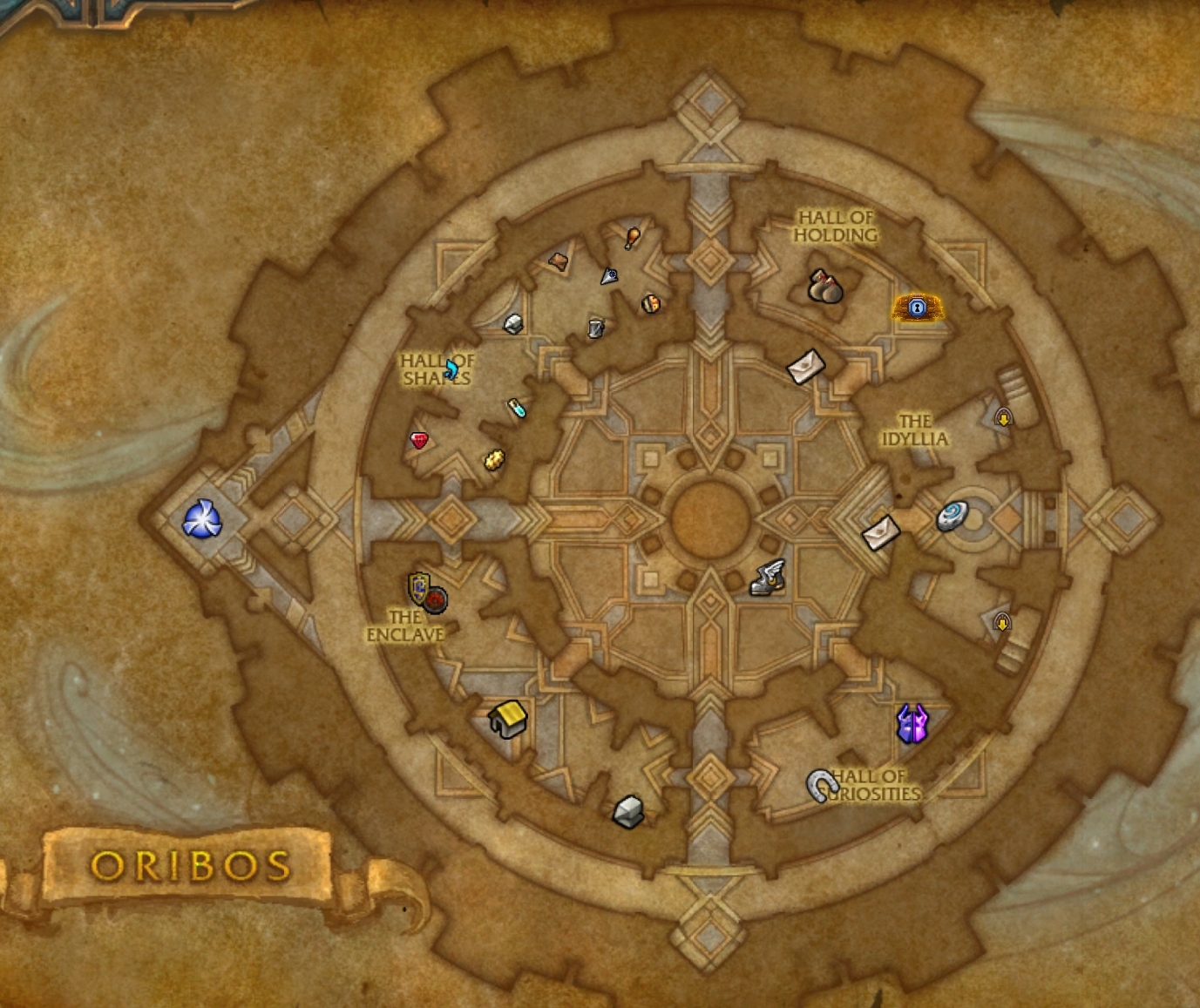Viewport: 1200px width, 1008px height.
Task: Select the yellow-roofed inn marker
Action: click(x=509, y=719)
